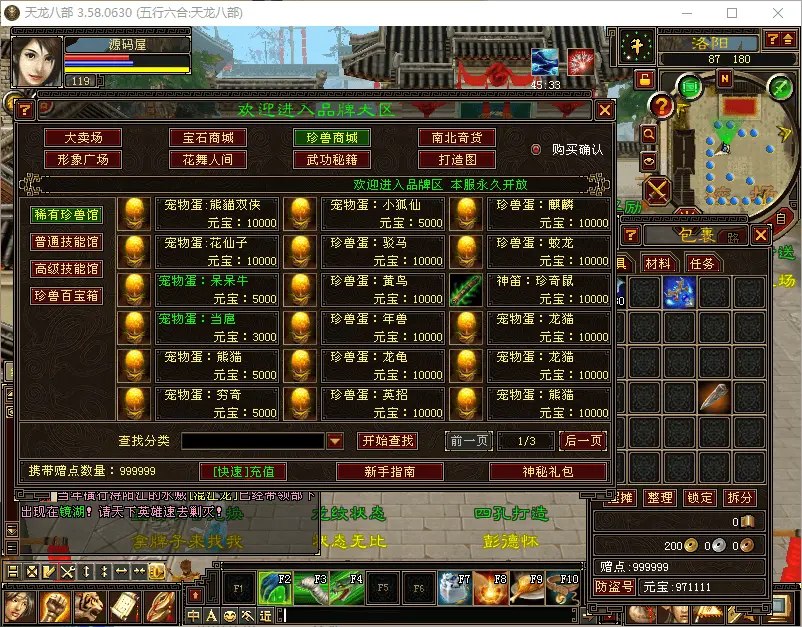The height and width of the screenshot is (627, 802).
Task: Click the 开始查找 search button
Action: click(388, 441)
